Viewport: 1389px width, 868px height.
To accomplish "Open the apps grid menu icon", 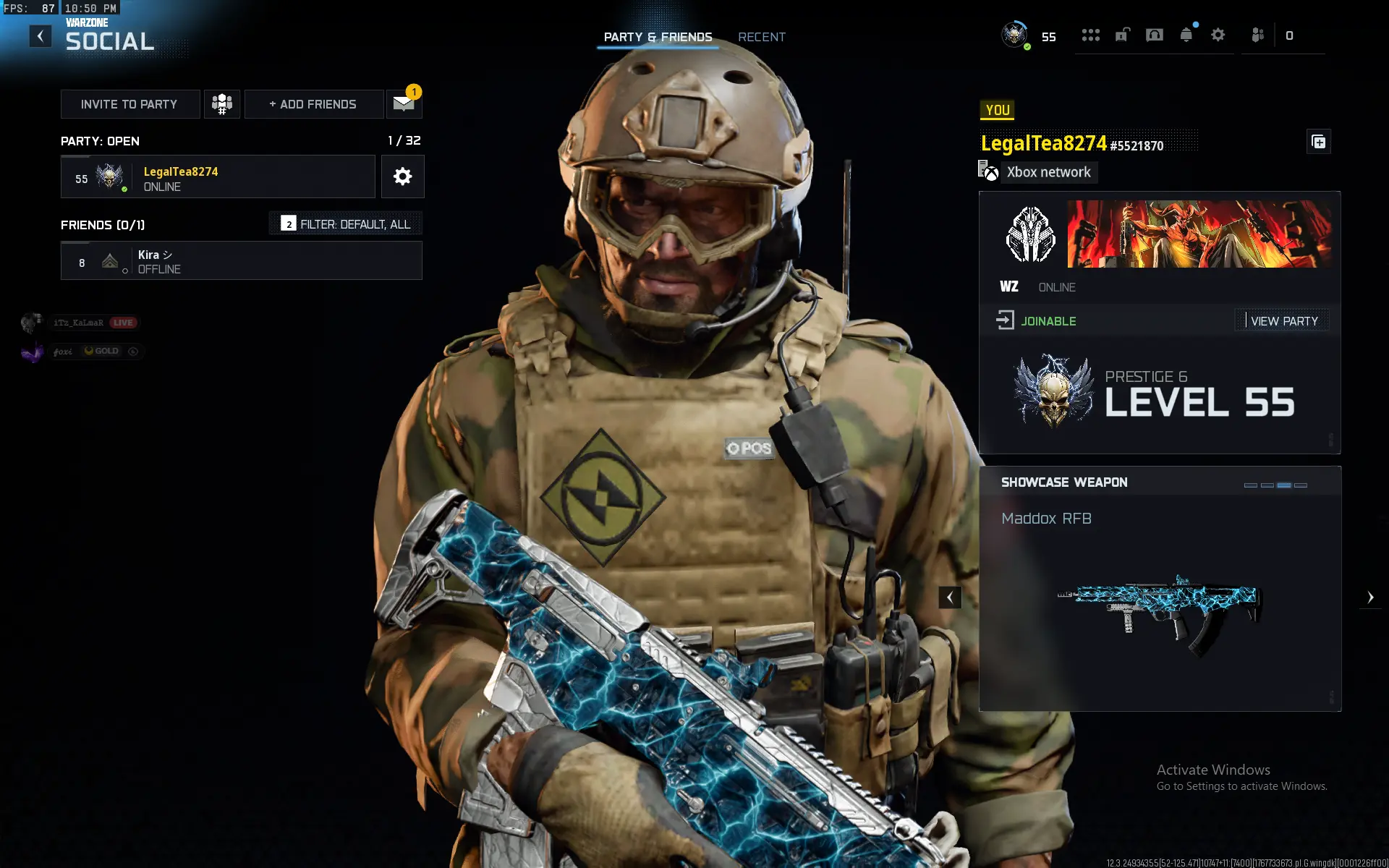I will (x=1091, y=35).
